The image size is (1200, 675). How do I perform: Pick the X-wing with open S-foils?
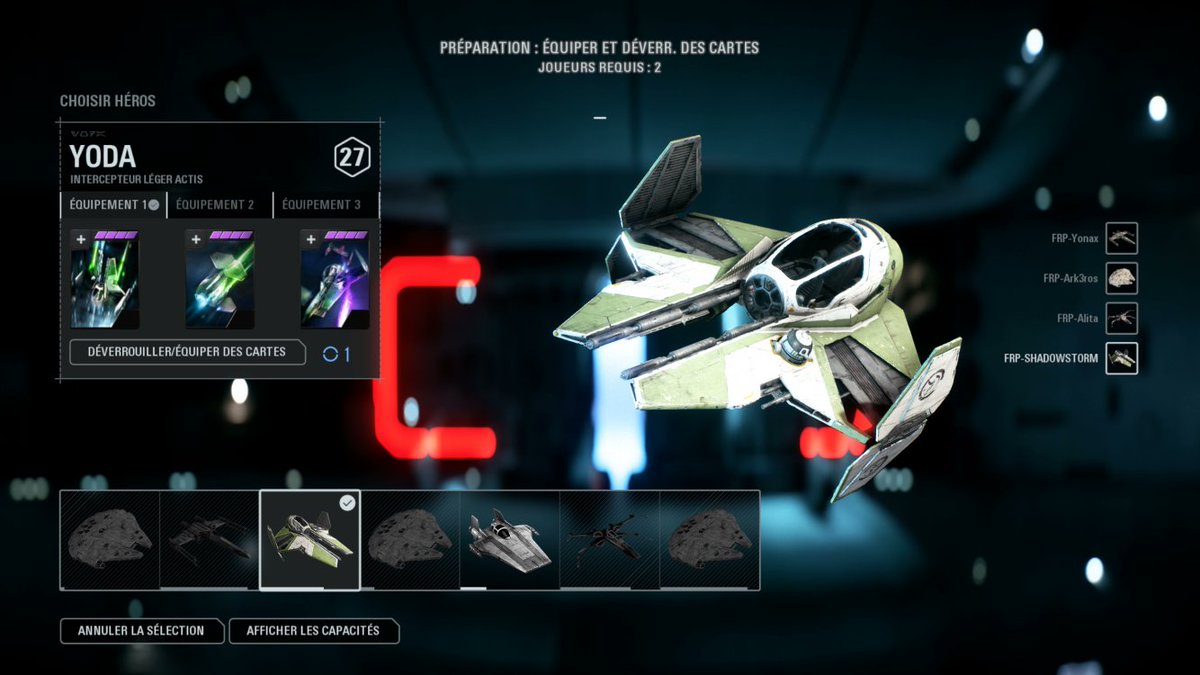(610, 540)
